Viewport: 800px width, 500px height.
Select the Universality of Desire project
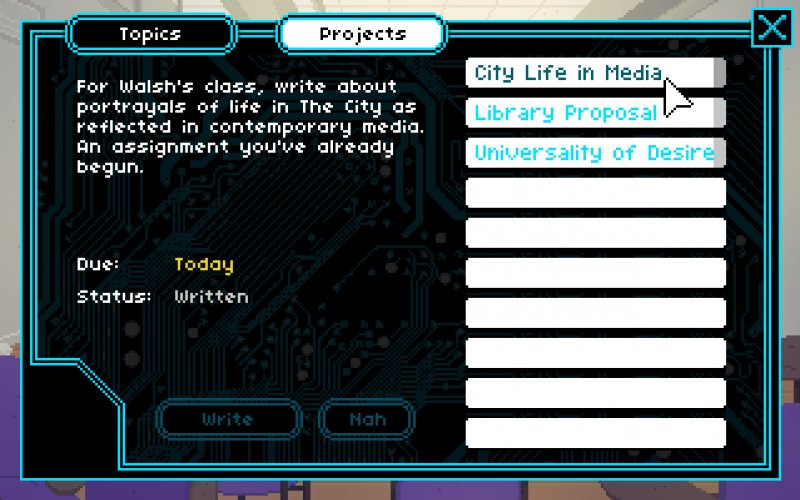(x=595, y=153)
